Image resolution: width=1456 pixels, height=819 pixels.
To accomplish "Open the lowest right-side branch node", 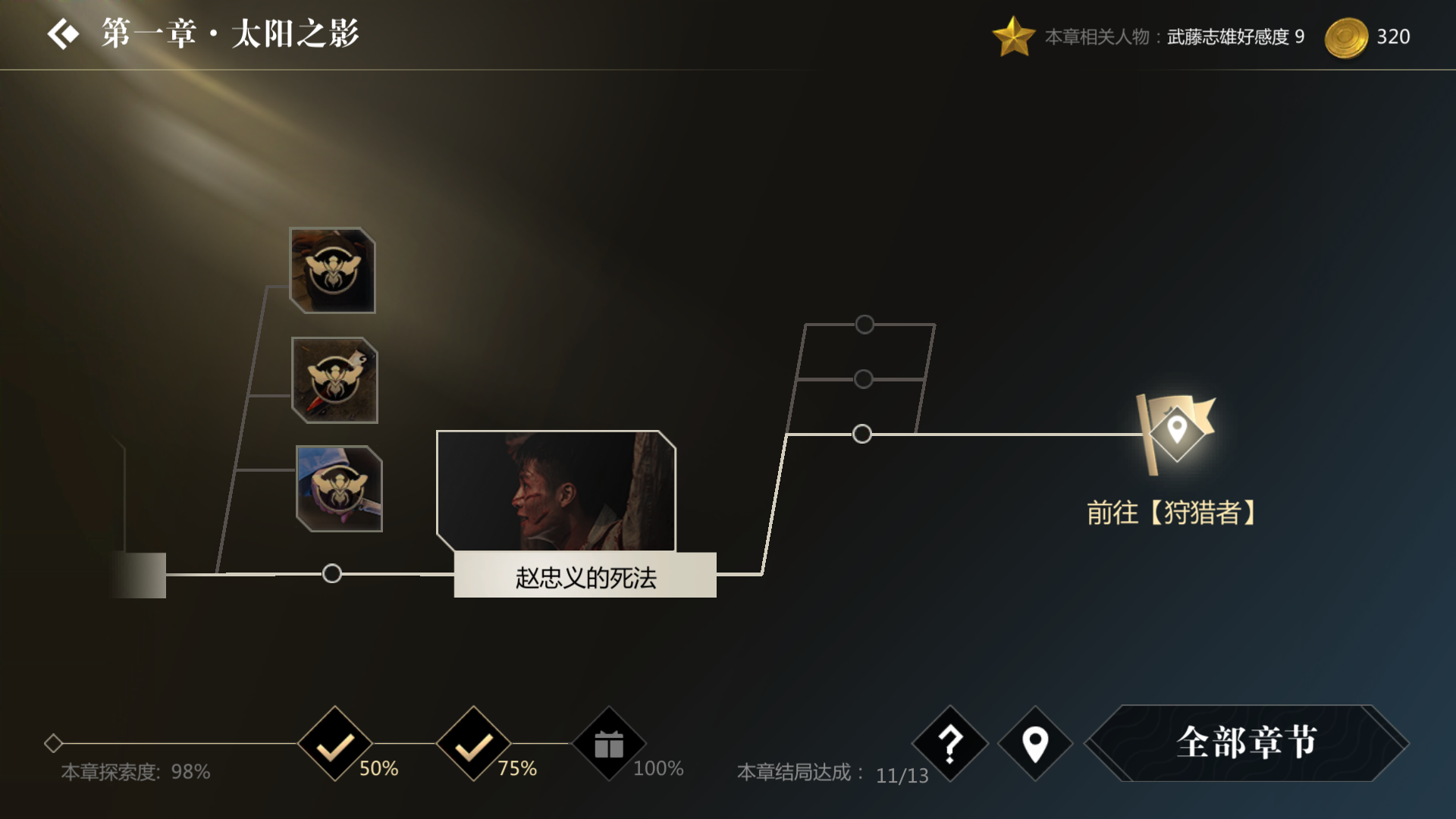I will pyautogui.click(x=863, y=435).
